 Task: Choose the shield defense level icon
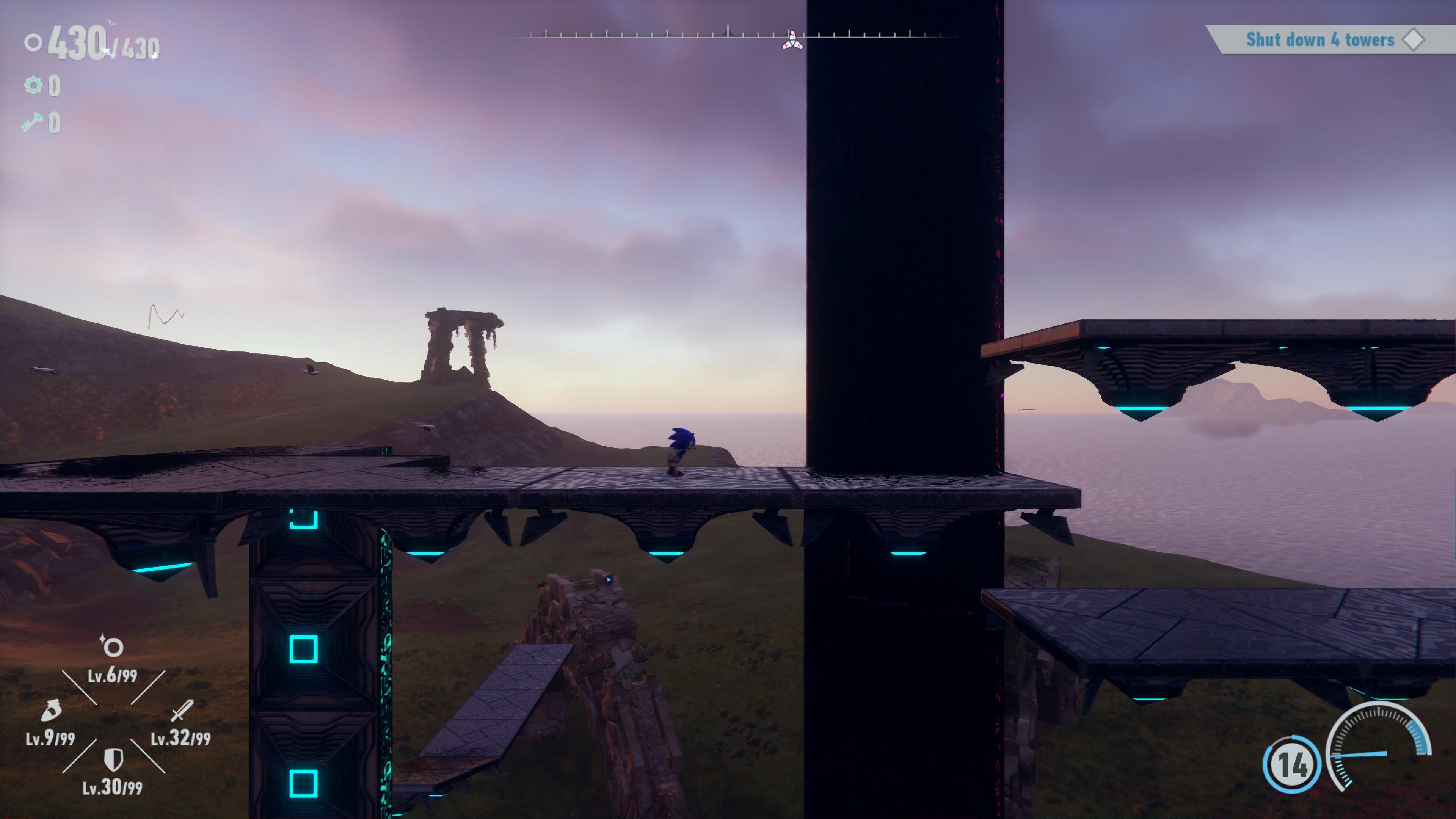(x=114, y=759)
